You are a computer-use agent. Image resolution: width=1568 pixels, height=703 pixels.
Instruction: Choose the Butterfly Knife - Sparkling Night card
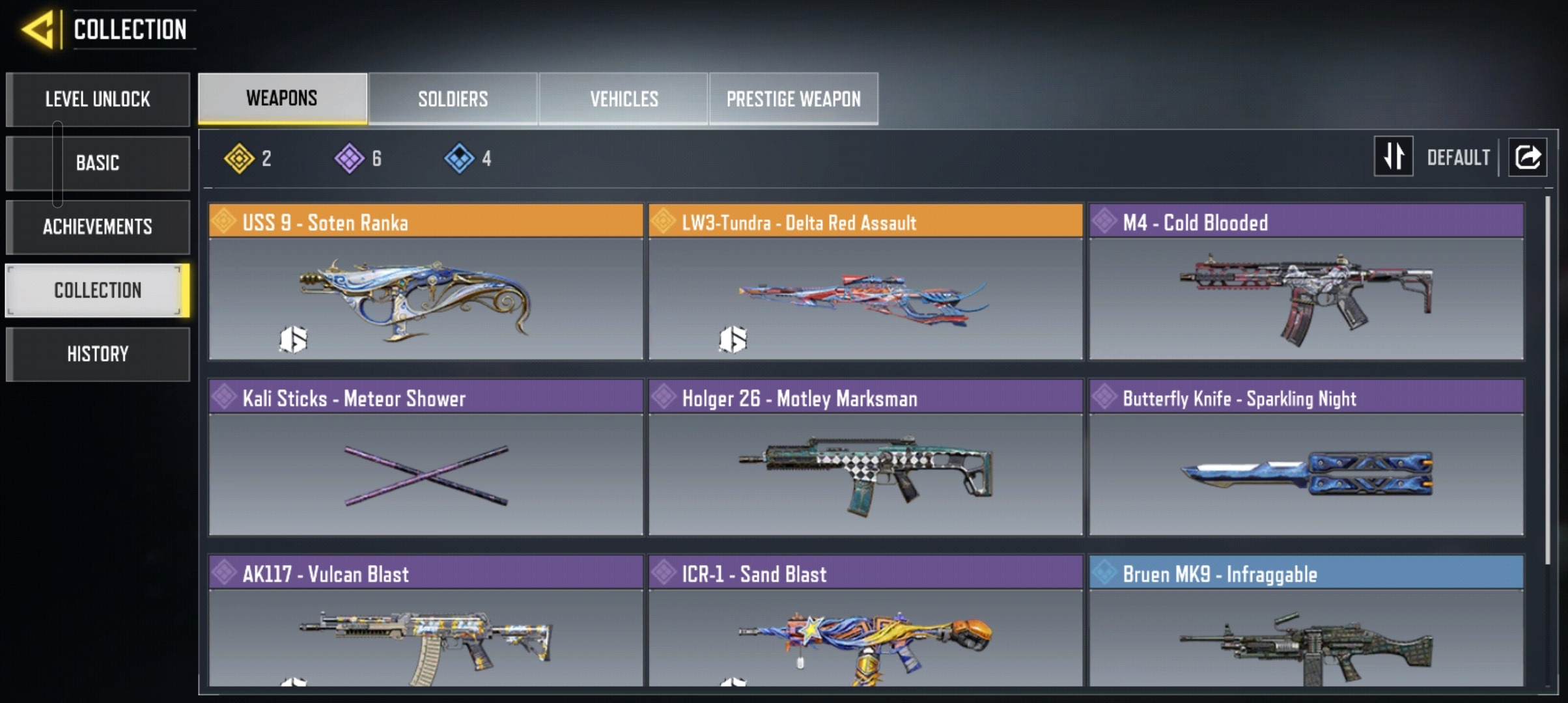click(1306, 458)
